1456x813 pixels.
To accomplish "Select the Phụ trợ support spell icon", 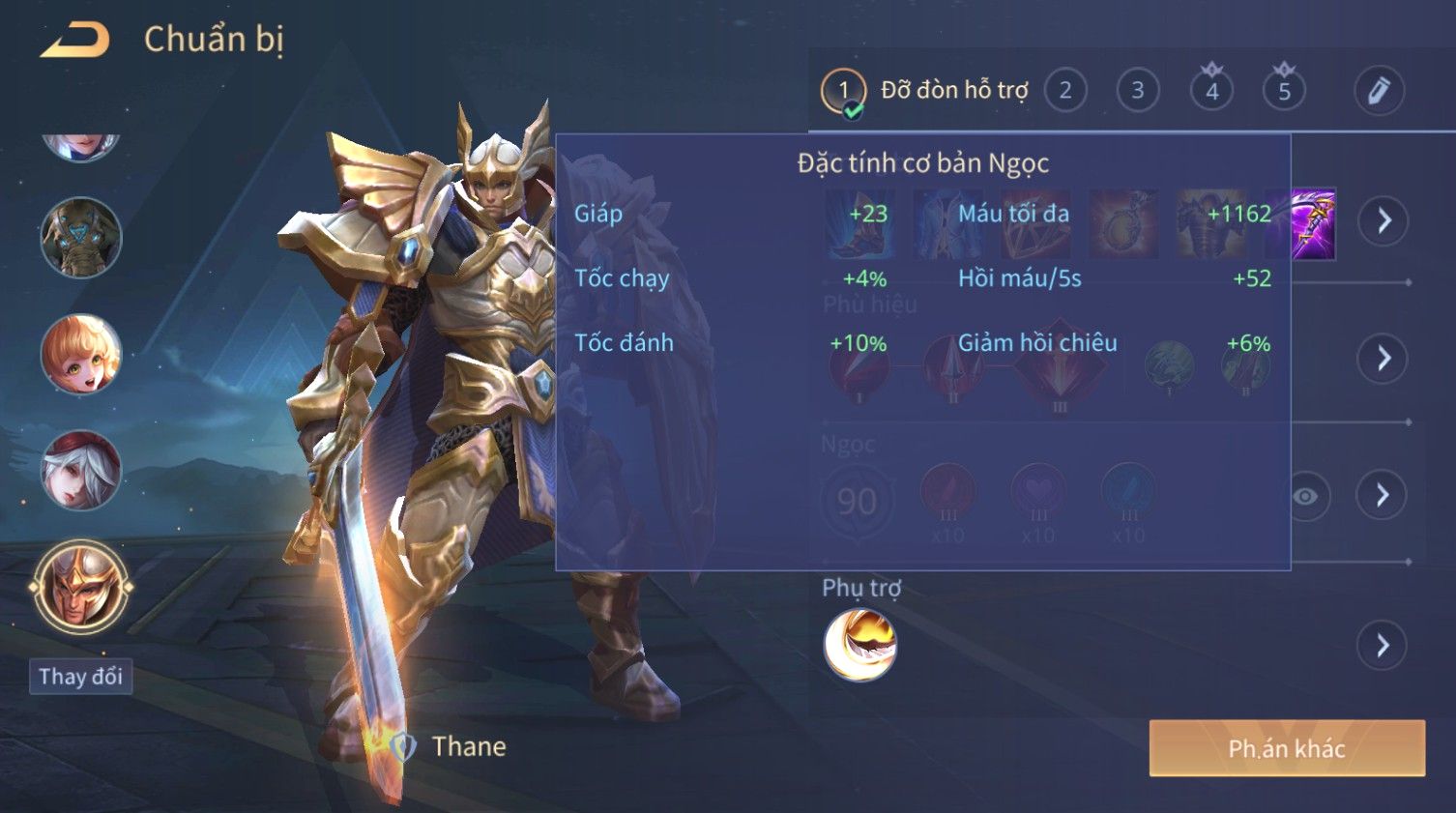I will [x=859, y=645].
